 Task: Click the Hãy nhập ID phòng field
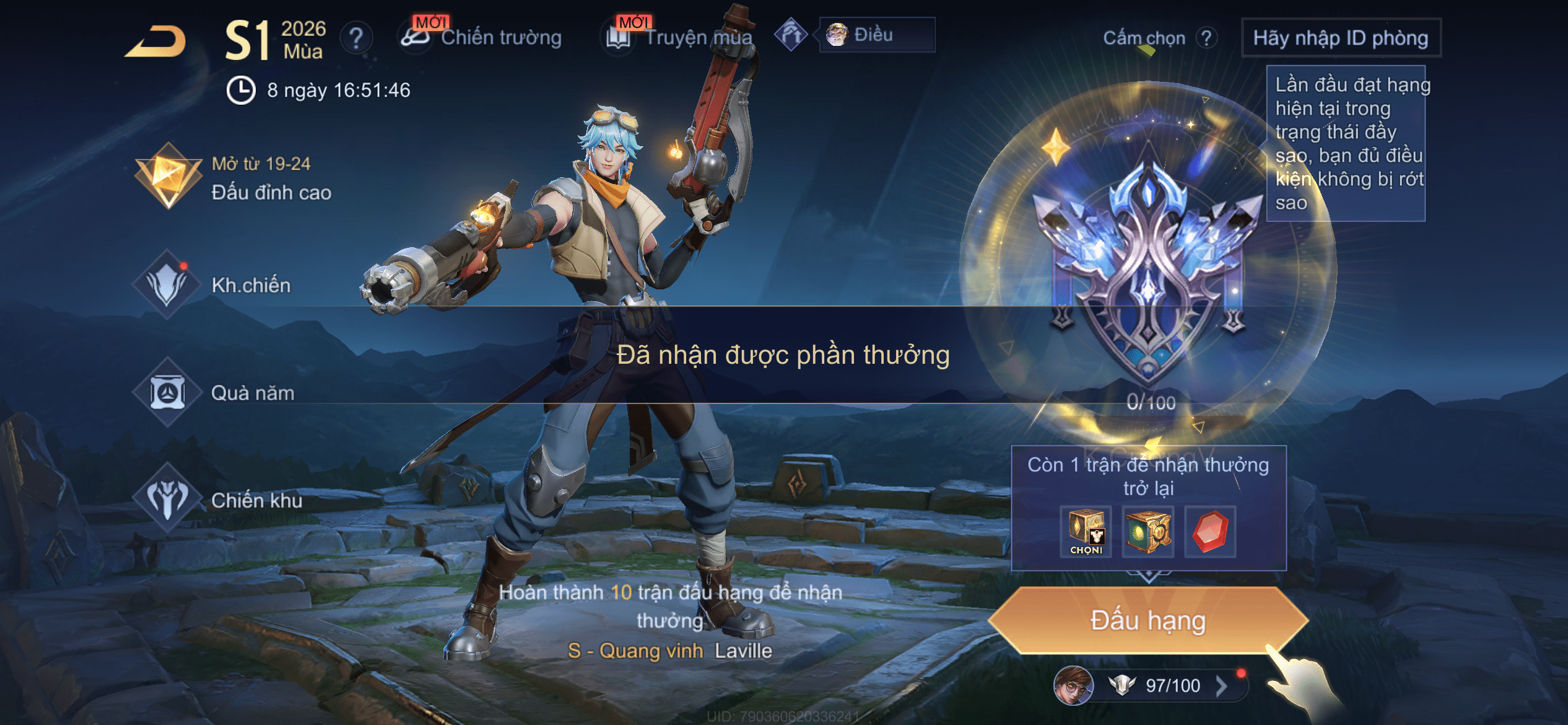coord(1341,38)
